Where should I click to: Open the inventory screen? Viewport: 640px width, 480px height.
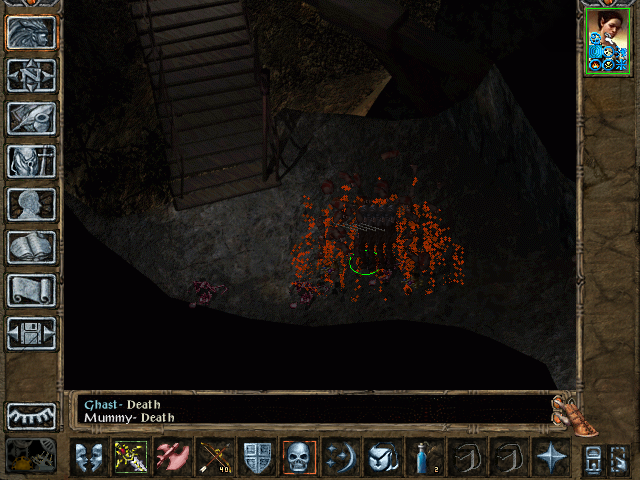(x=31, y=161)
